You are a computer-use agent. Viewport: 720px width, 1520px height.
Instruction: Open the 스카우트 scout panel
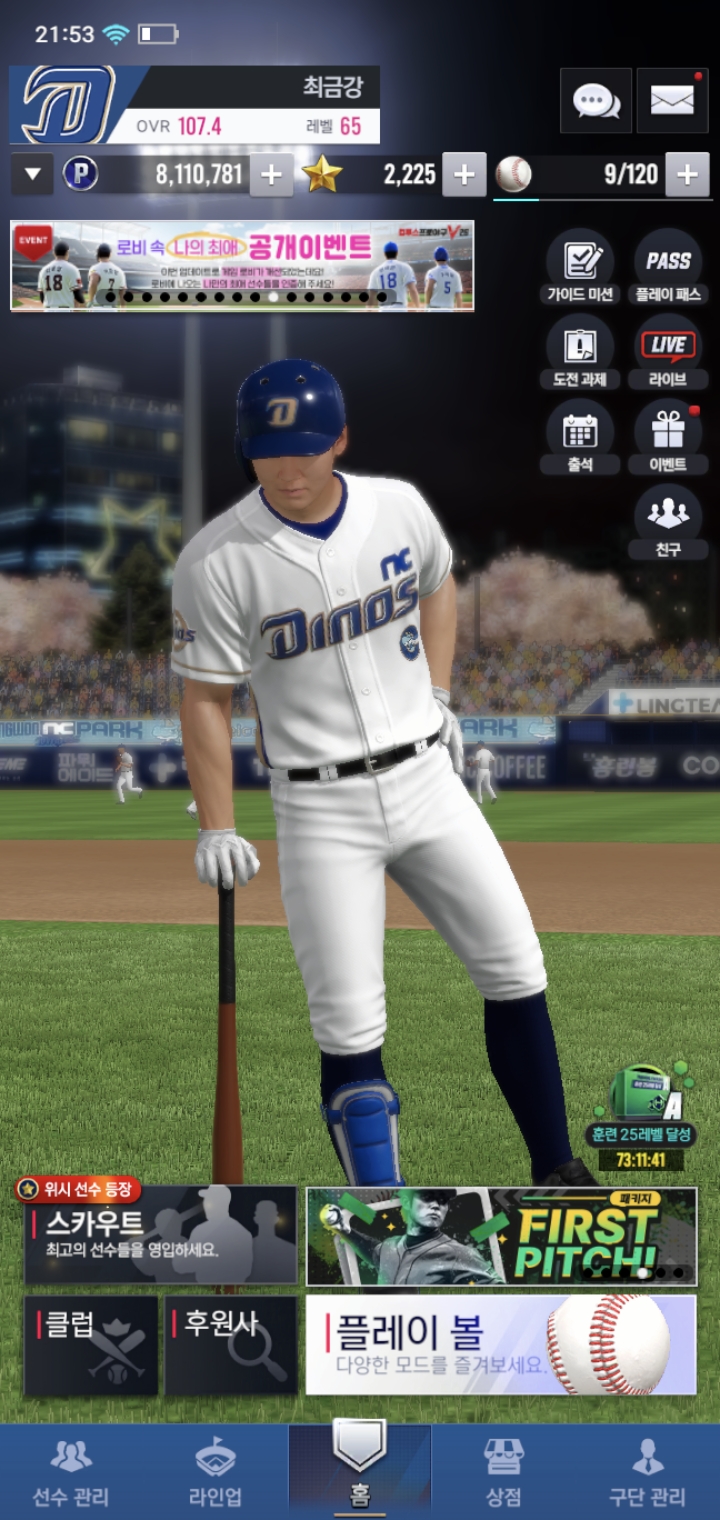[x=160, y=1236]
